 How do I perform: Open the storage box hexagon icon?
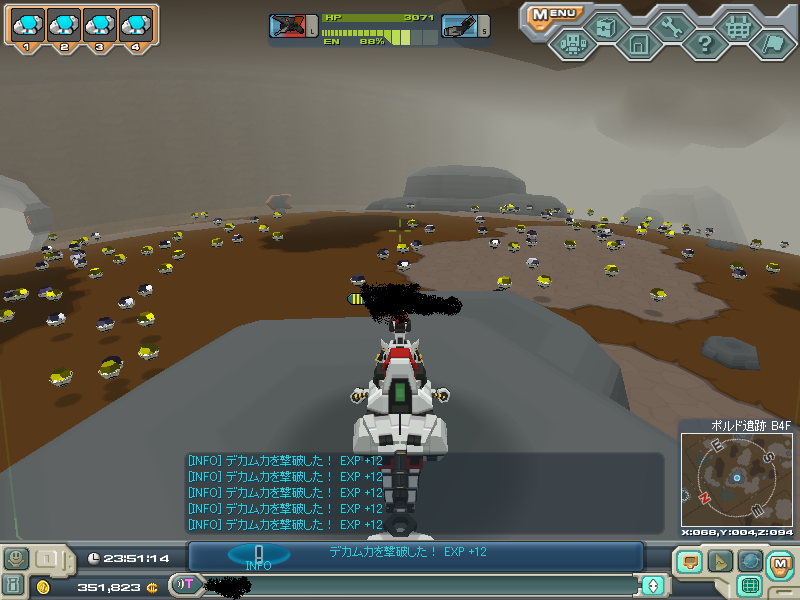pyautogui.click(x=606, y=27)
